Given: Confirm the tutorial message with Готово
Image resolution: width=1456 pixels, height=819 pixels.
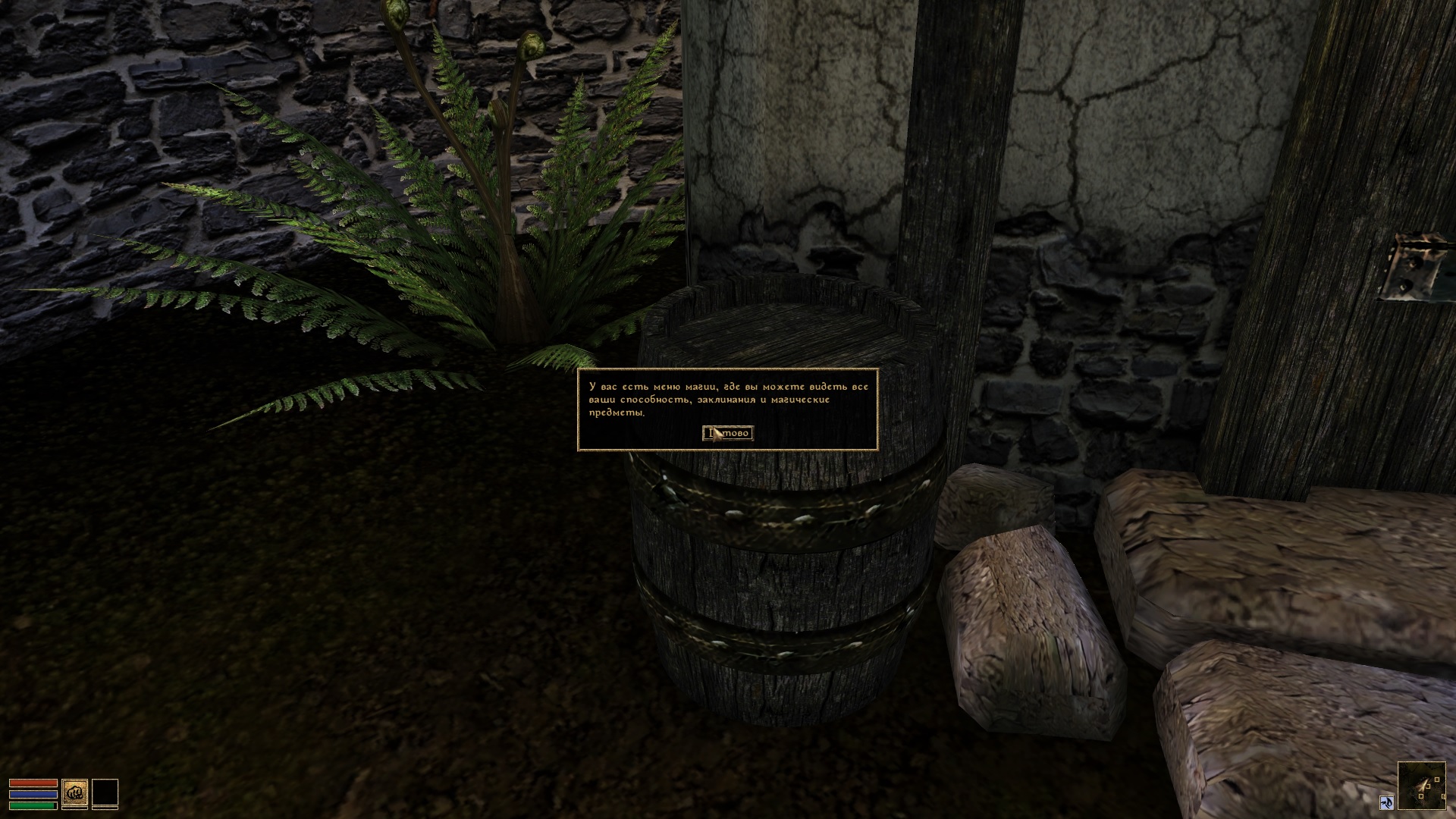Looking at the screenshot, I should click(728, 433).
